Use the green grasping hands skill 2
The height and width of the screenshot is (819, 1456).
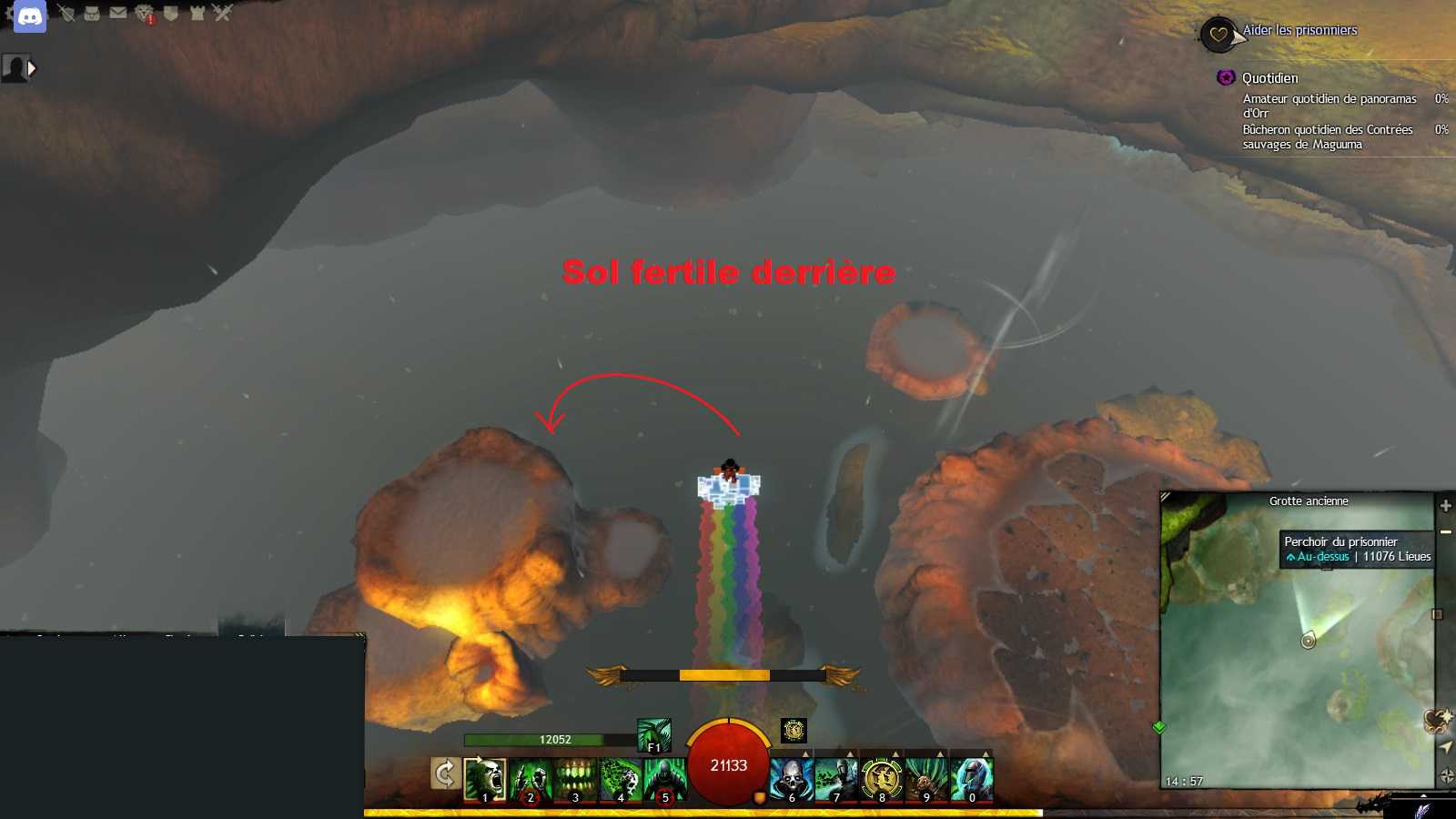(x=530, y=780)
